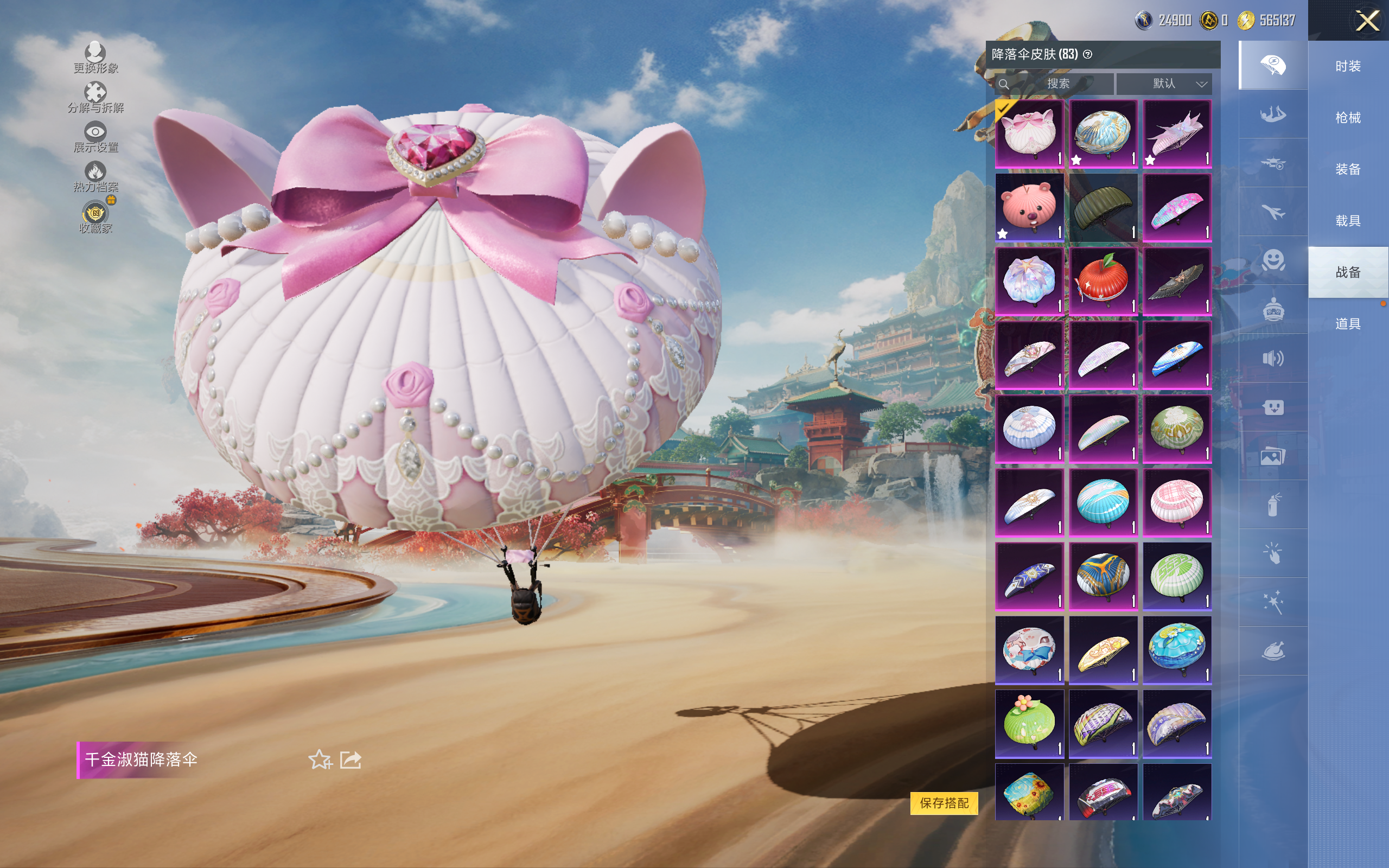Select the 装备 equipment tab
Viewport: 1389px width, 868px height.
[1348, 169]
